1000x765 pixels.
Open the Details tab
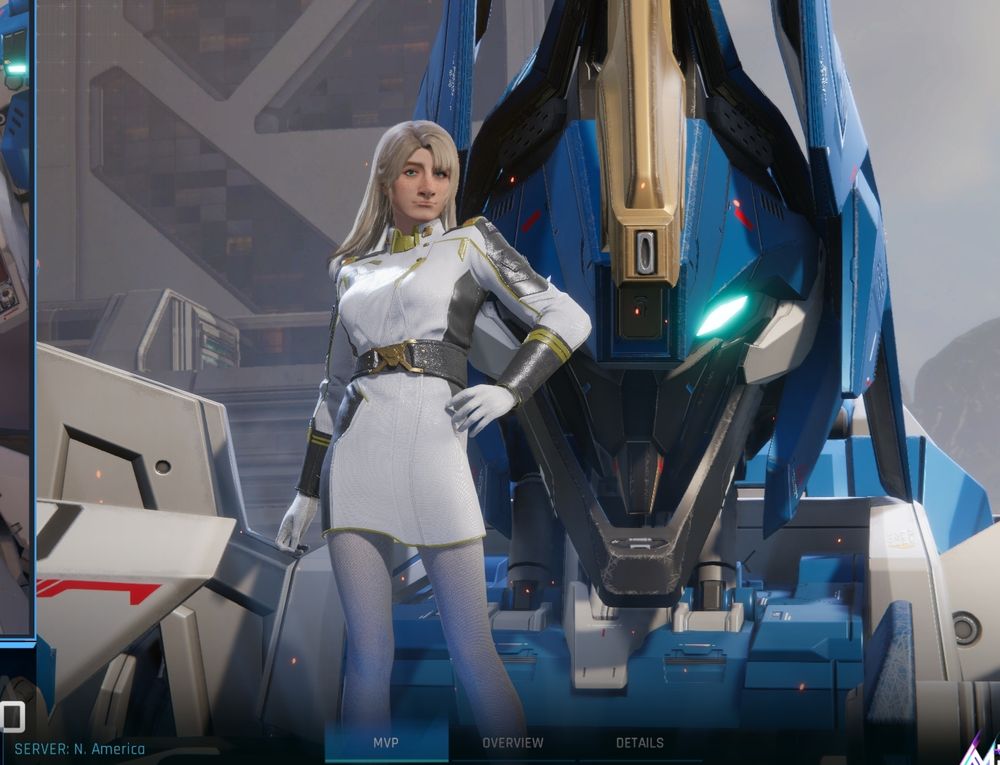point(640,743)
